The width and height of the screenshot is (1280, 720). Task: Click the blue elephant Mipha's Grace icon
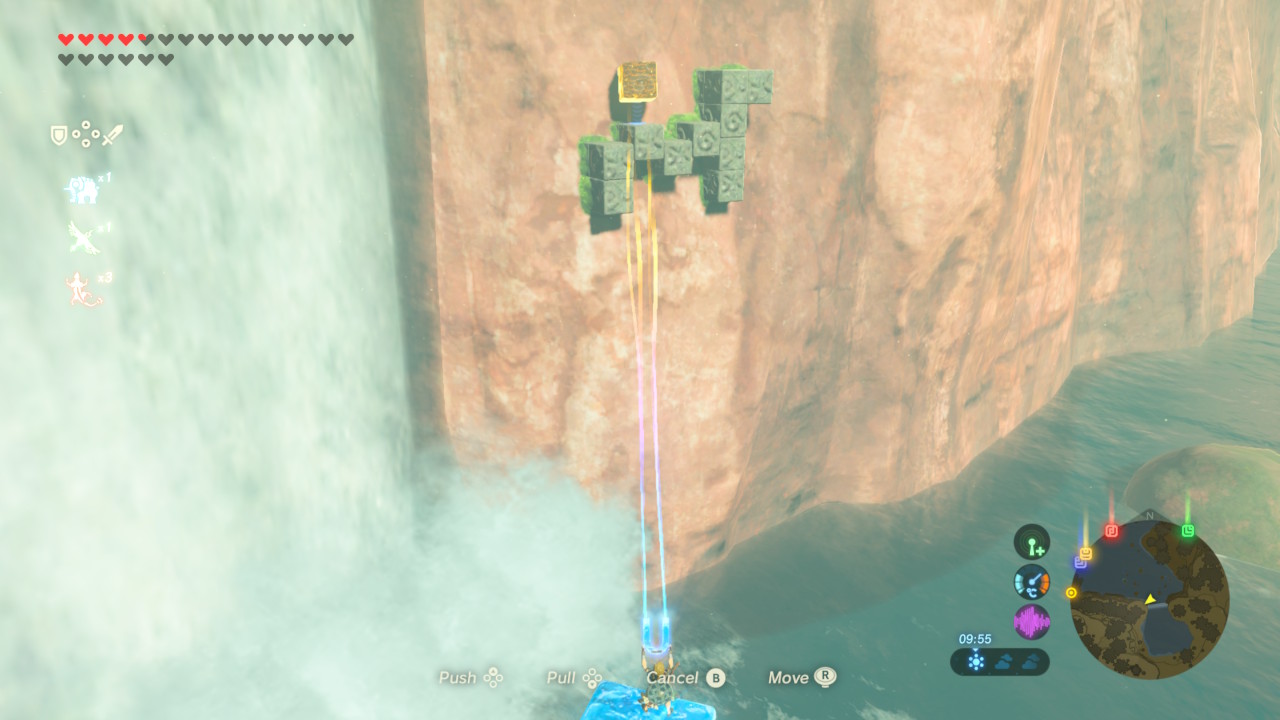(x=81, y=188)
